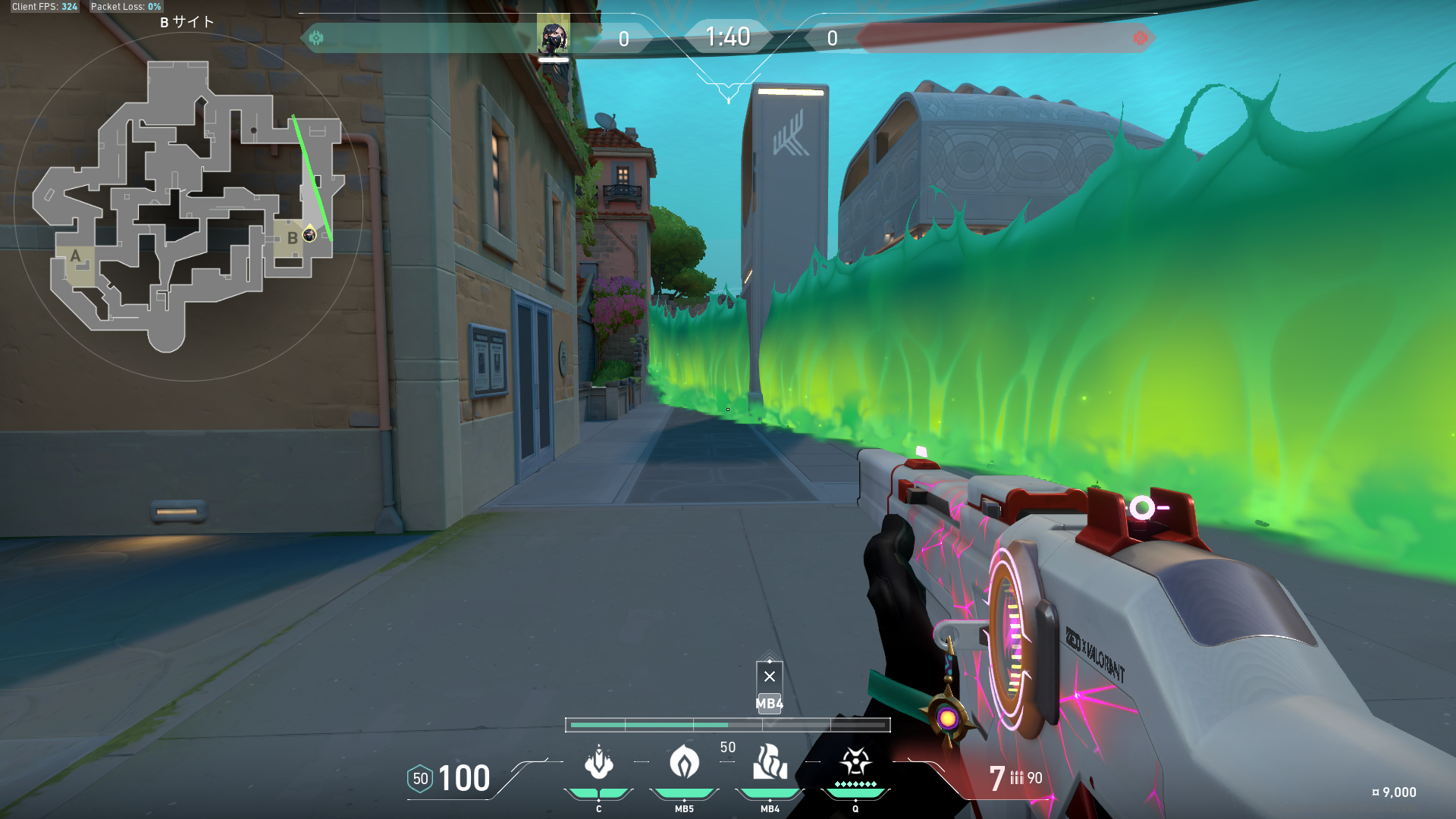Select the Poison Cloud ability icon

(684, 762)
